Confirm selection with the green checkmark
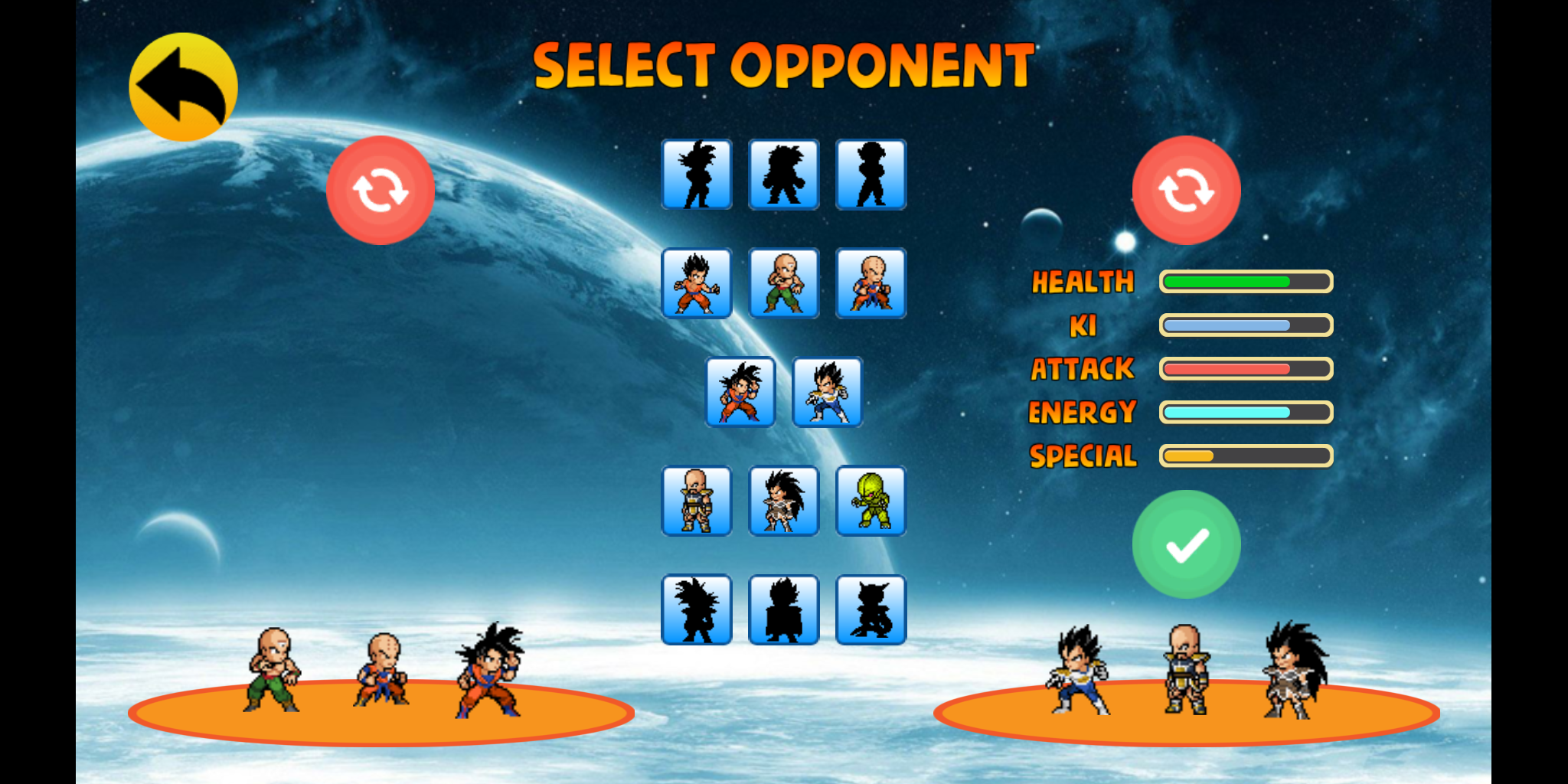This screenshot has height=784, width=1568. pyautogui.click(x=1187, y=542)
